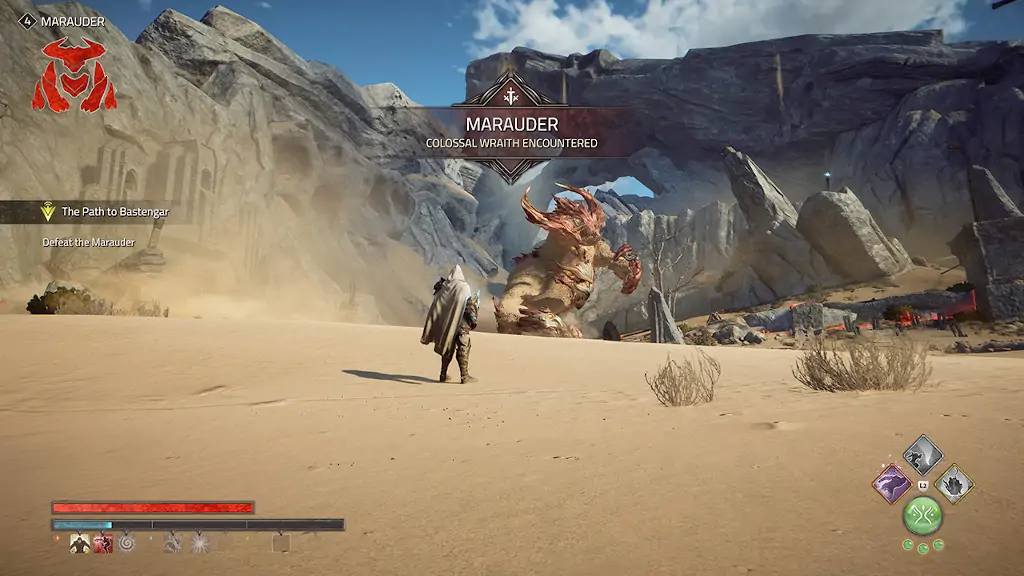The width and height of the screenshot is (1024, 576).
Task: Click the spiral swirl status icon
Action: 126,543
